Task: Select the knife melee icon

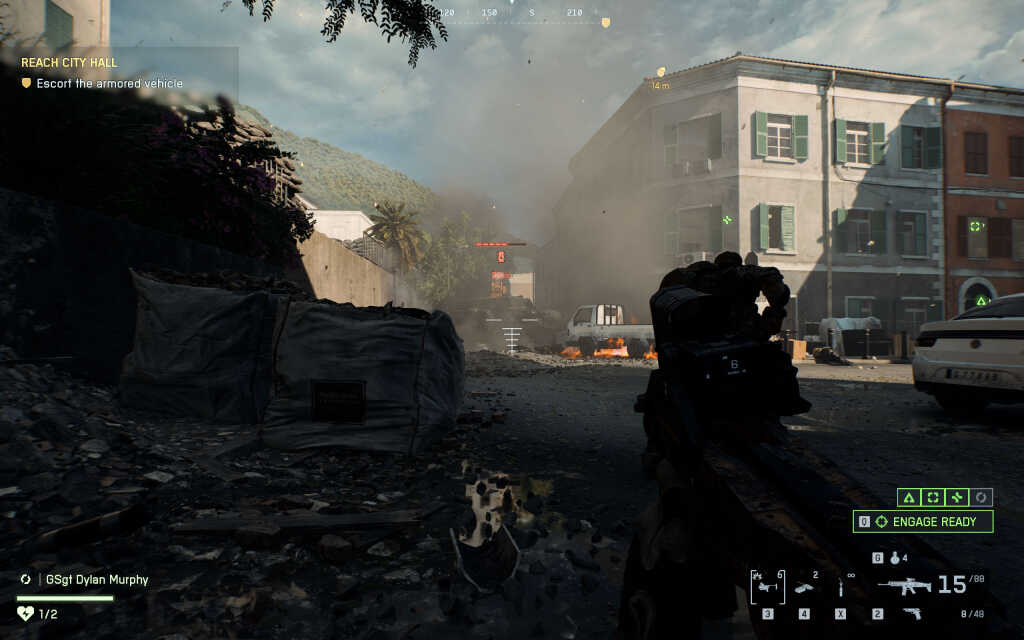Action: pyautogui.click(x=840, y=588)
